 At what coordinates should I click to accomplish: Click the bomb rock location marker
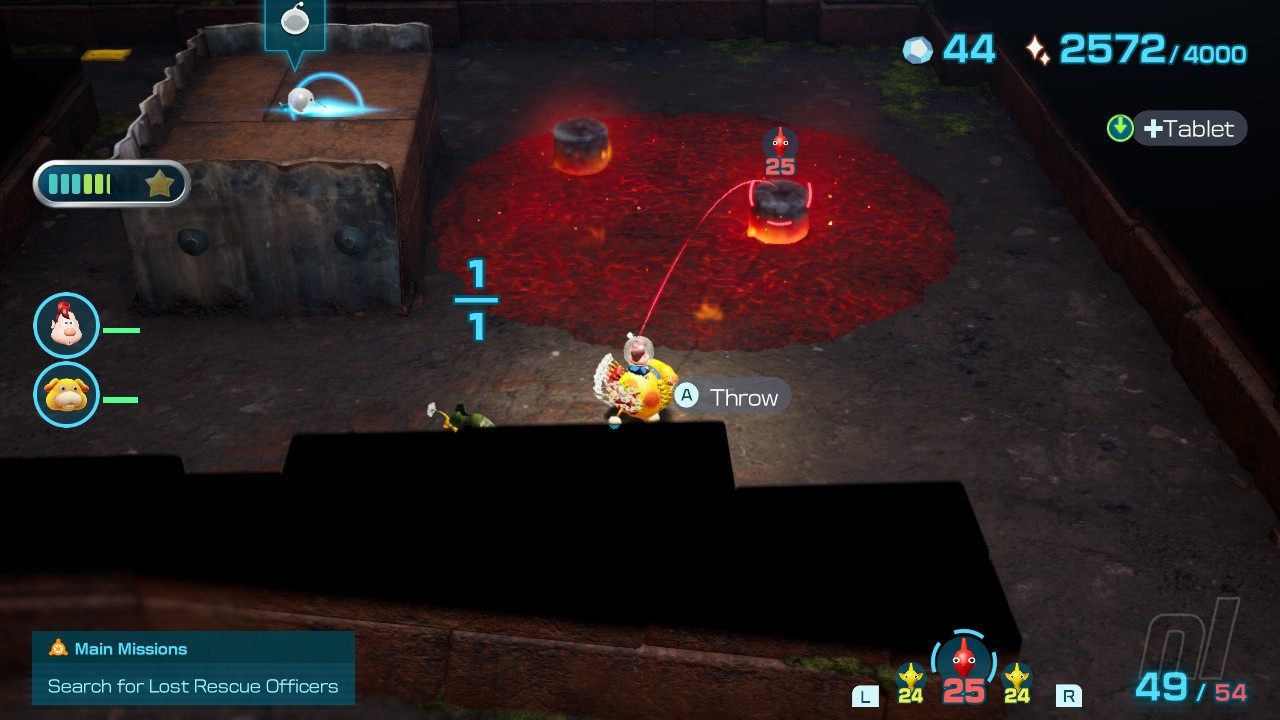pyautogui.click(x=295, y=24)
